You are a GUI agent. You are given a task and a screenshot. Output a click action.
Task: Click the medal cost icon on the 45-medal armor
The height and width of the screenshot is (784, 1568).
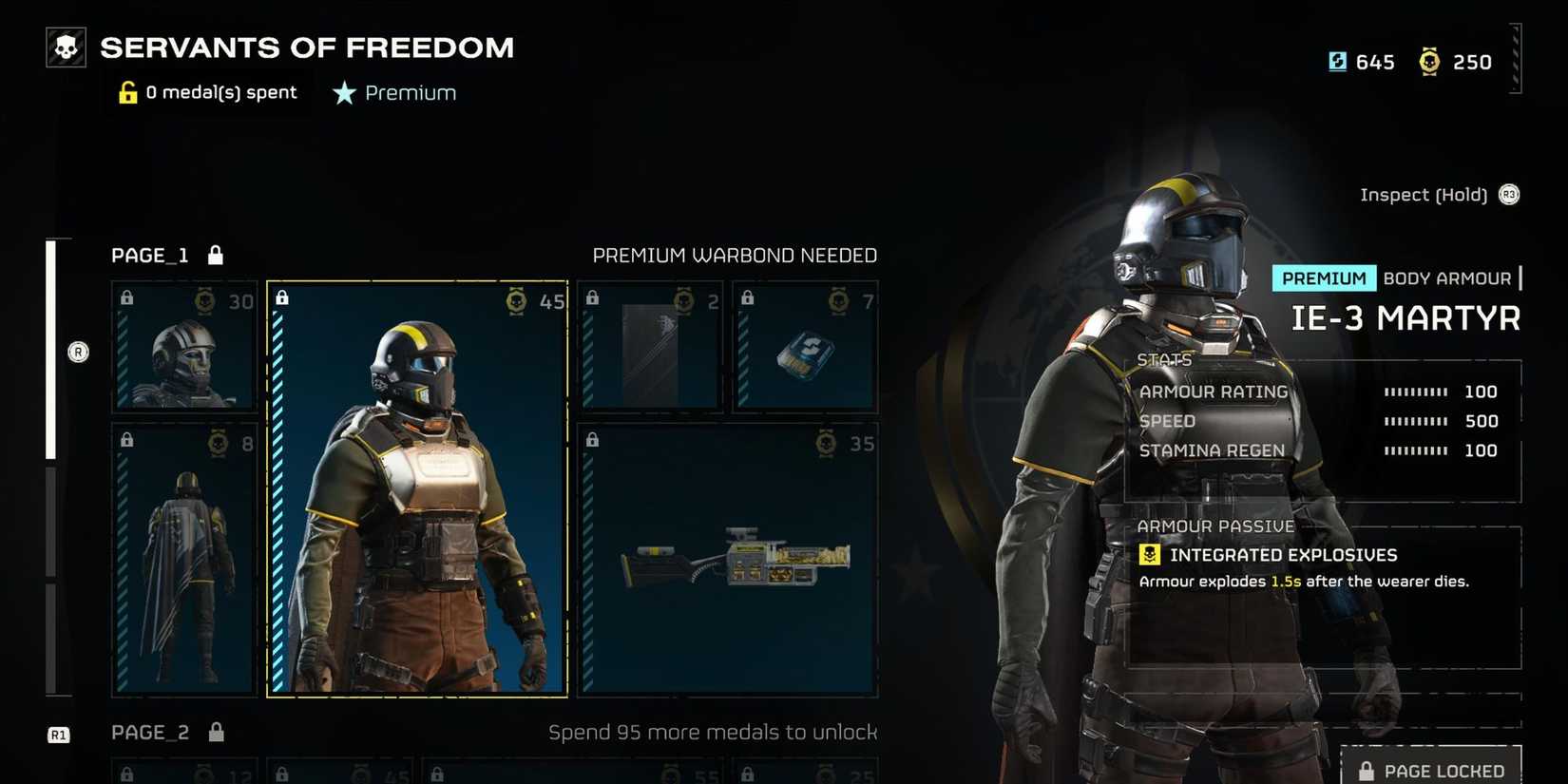(516, 301)
